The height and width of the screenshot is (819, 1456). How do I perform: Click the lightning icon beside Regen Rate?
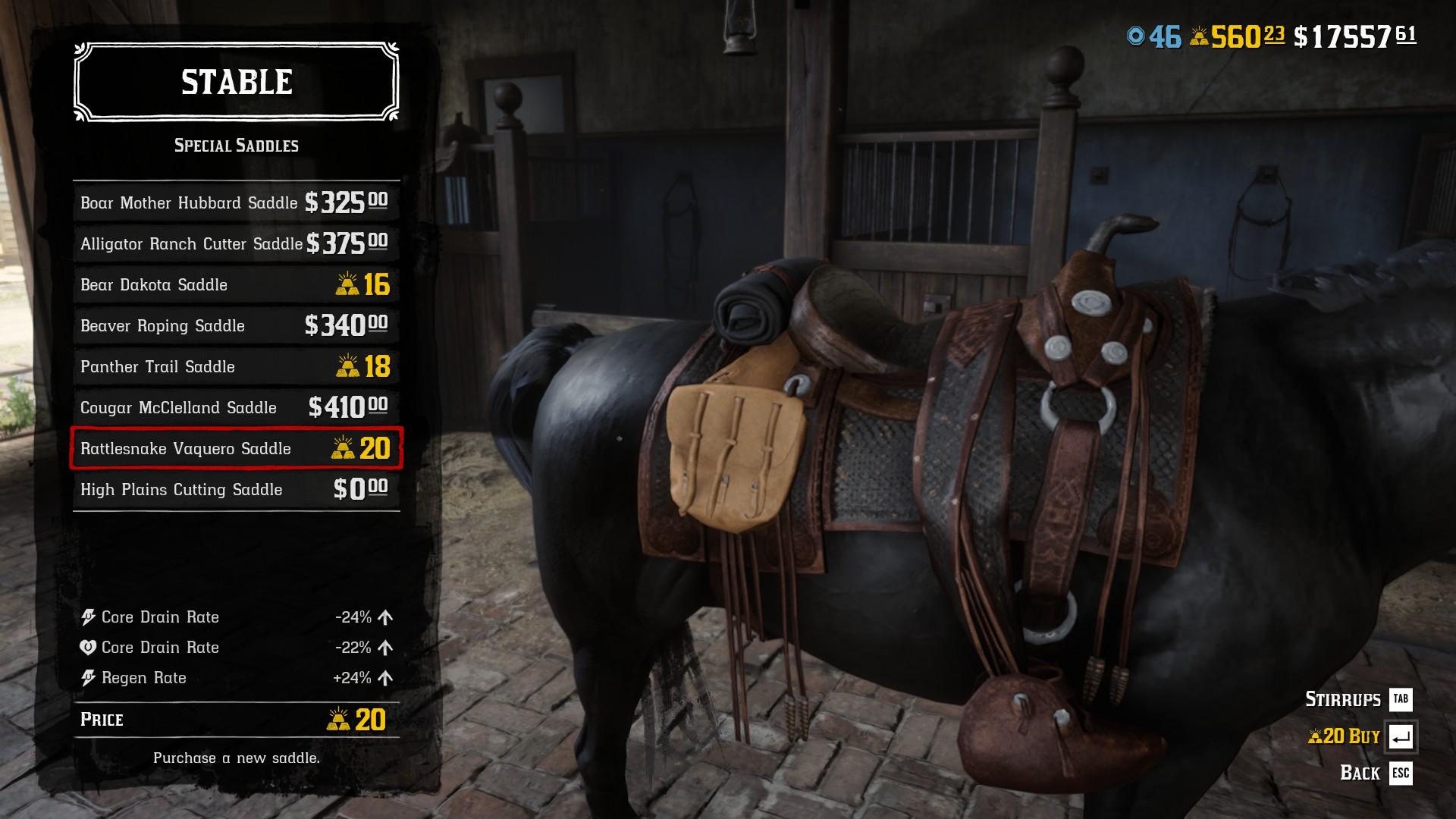tap(90, 678)
